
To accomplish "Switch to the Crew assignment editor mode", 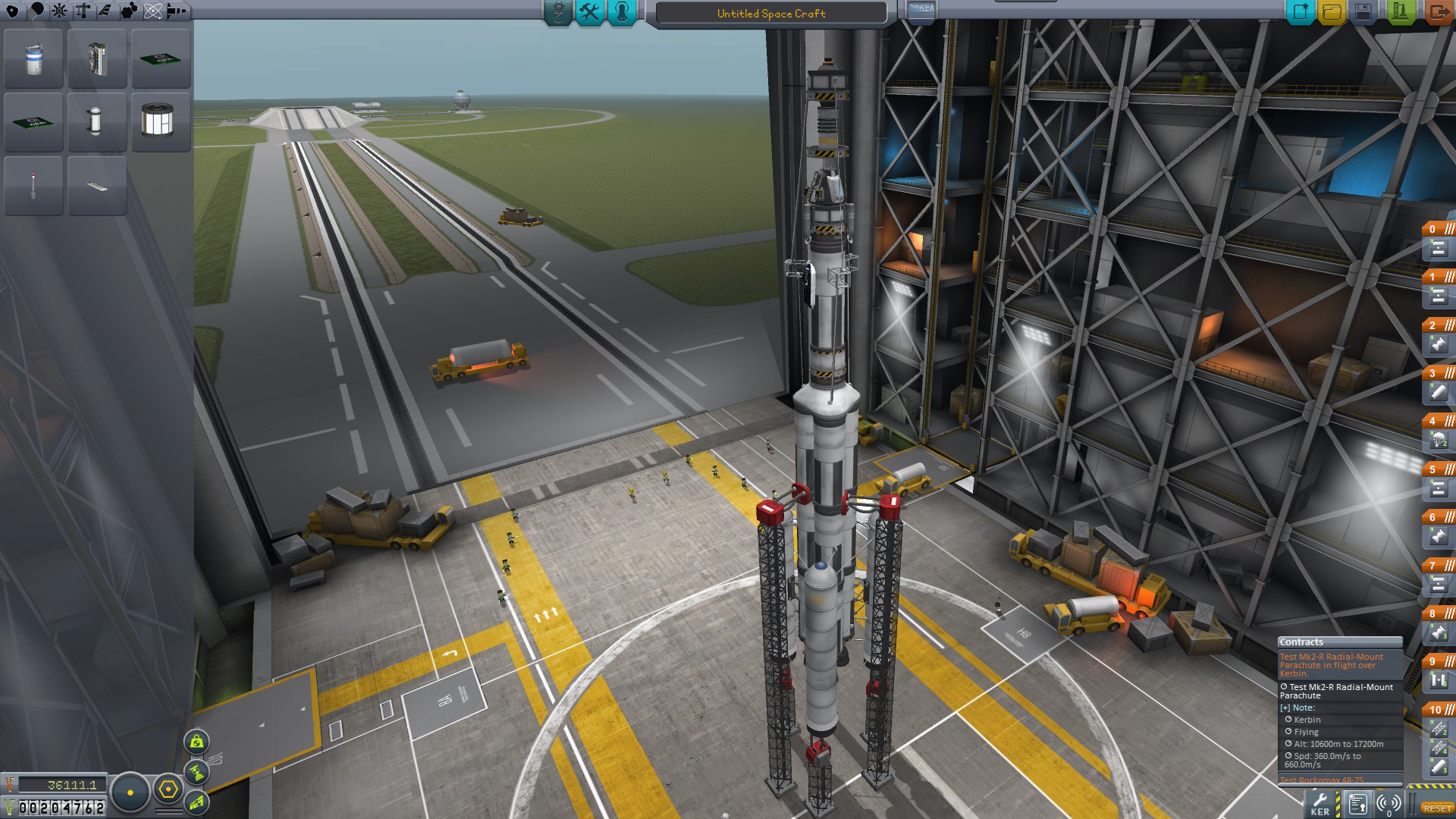I will pyautogui.click(x=622, y=12).
